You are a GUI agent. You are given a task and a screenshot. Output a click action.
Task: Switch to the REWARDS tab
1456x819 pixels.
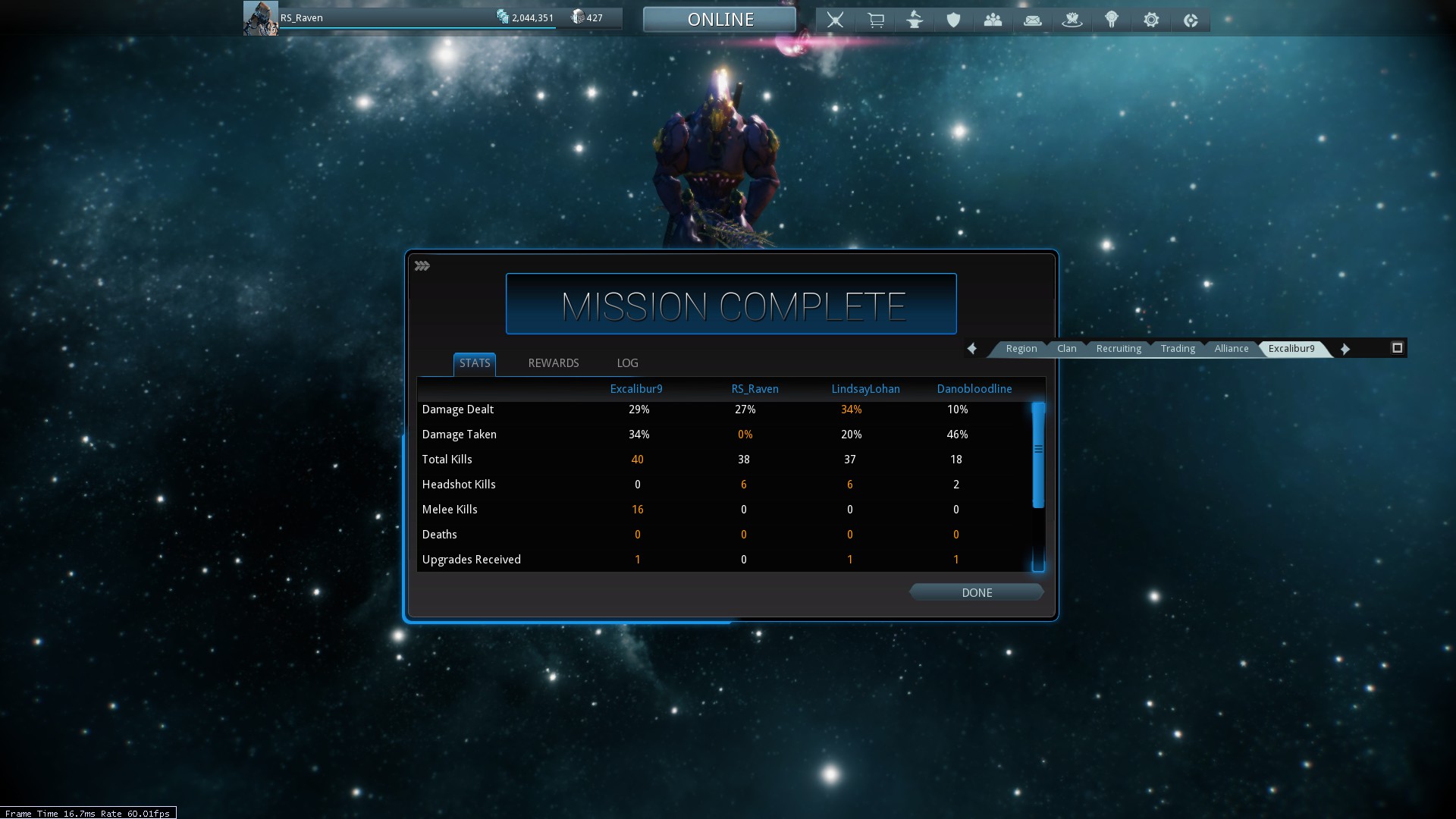pyautogui.click(x=553, y=363)
